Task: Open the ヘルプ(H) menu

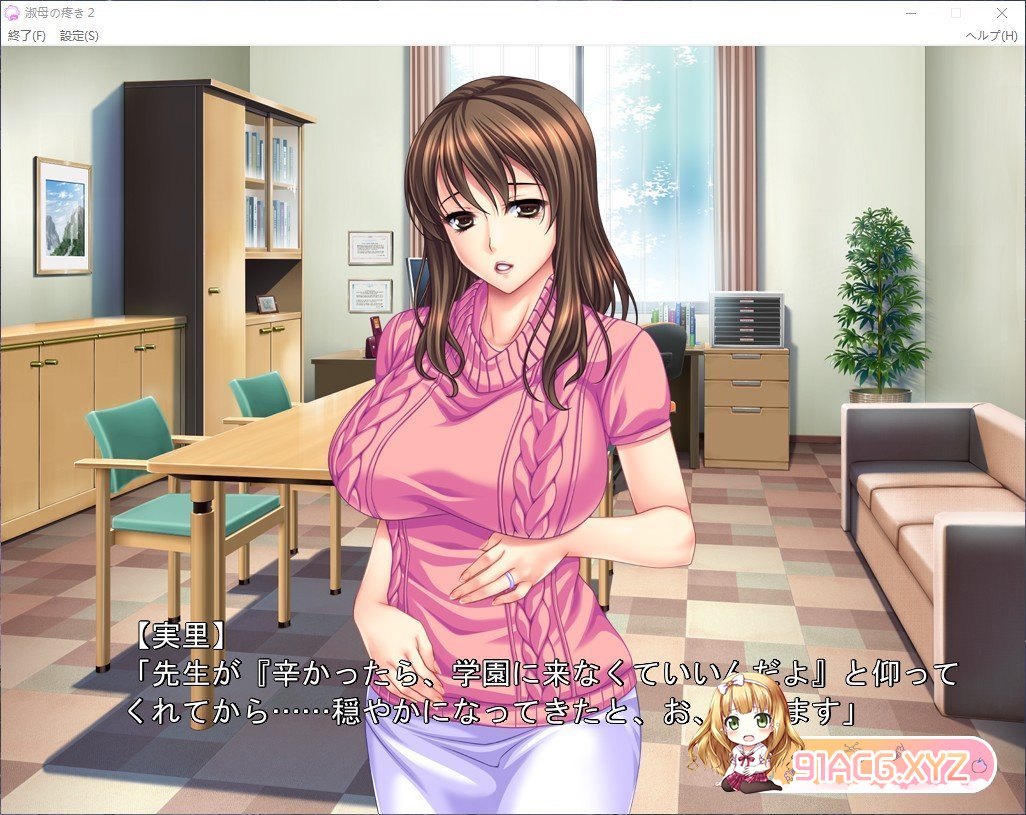Action: [x=990, y=36]
